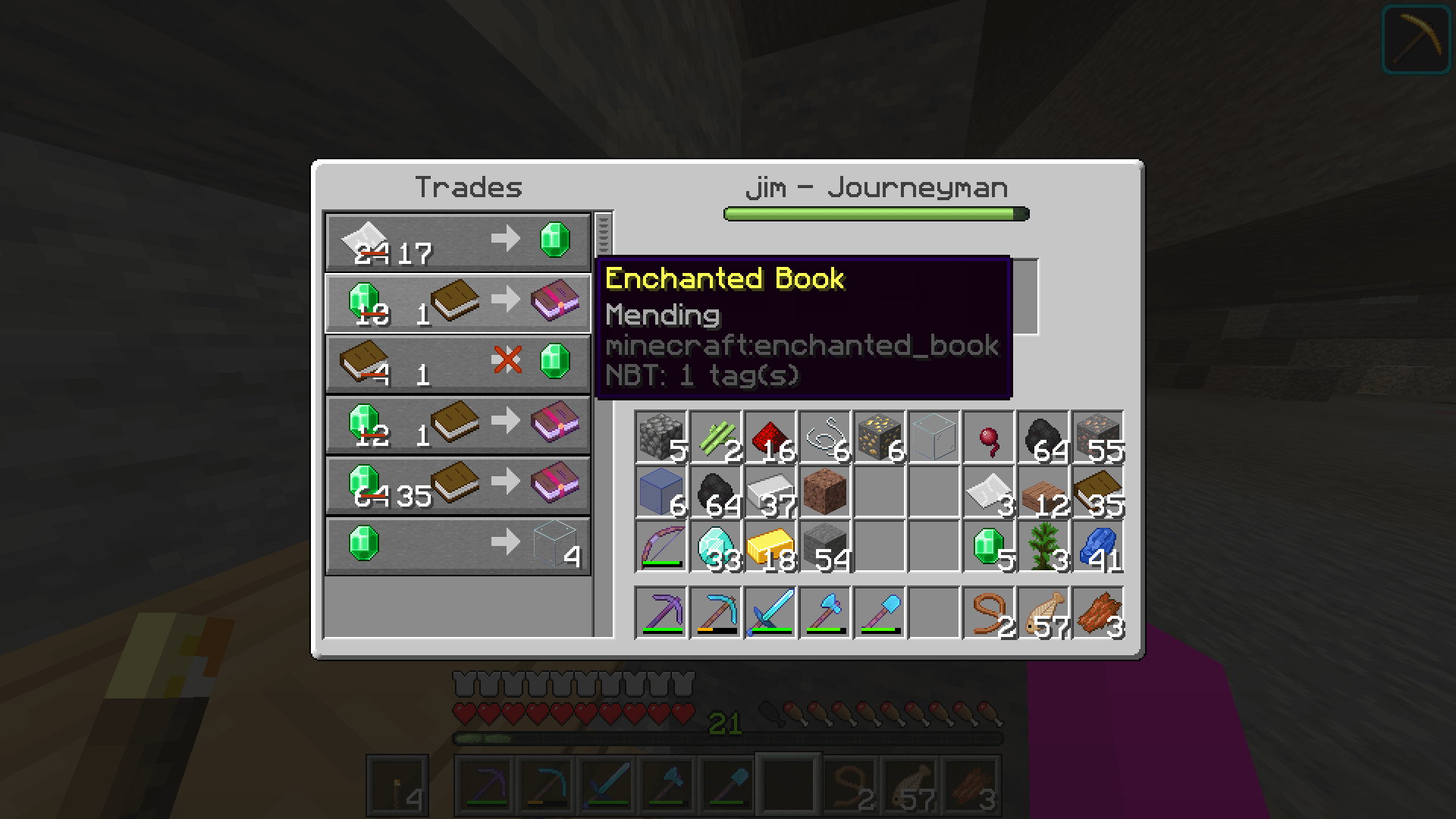The width and height of the screenshot is (1456, 819).
Task: Select the emerald-for-glass trade at the bottom
Action: pos(457,544)
